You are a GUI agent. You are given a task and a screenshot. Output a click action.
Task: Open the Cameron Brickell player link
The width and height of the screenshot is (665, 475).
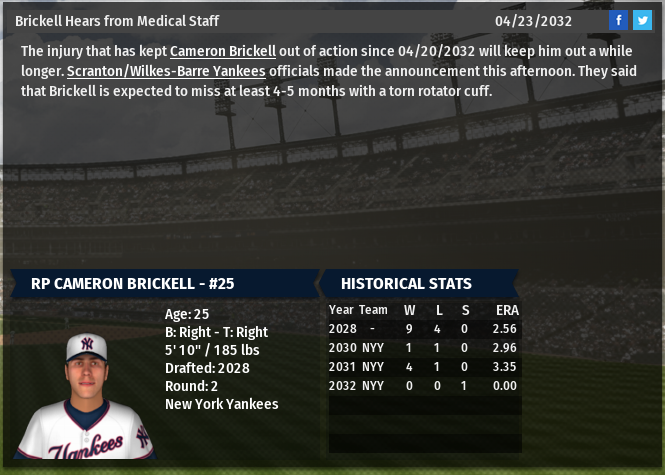[222, 51]
